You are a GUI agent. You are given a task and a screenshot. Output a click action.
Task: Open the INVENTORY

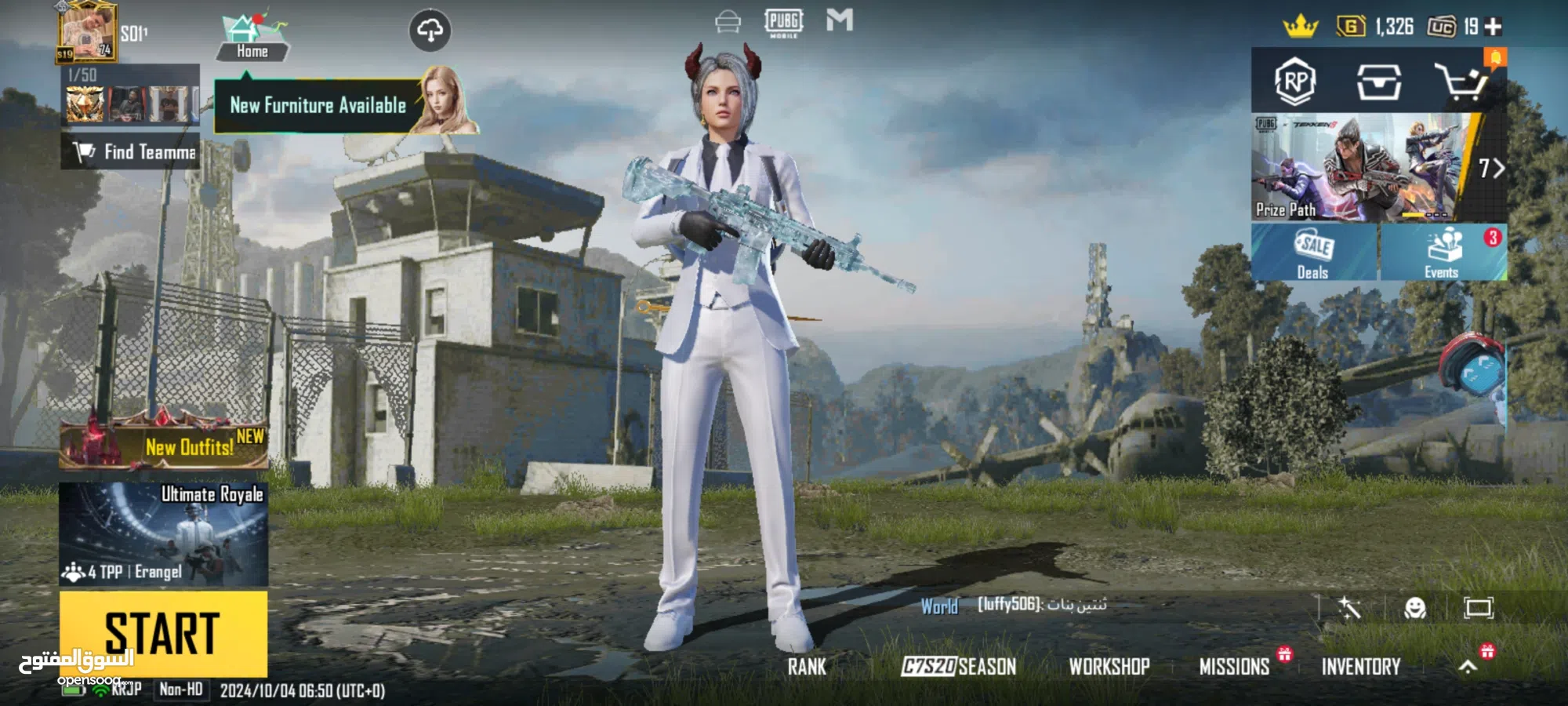tap(1361, 667)
